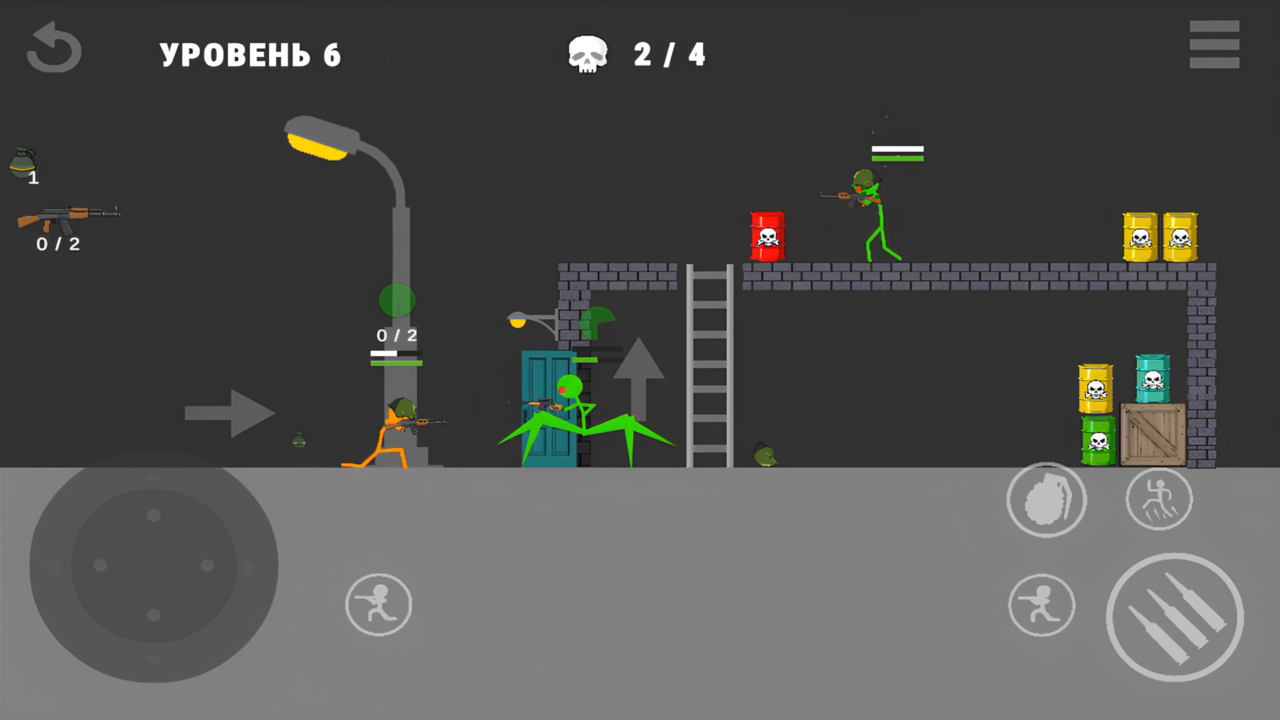
Task: Tap the virtual joystick in the bottom-left
Action: [x=152, y=565]
